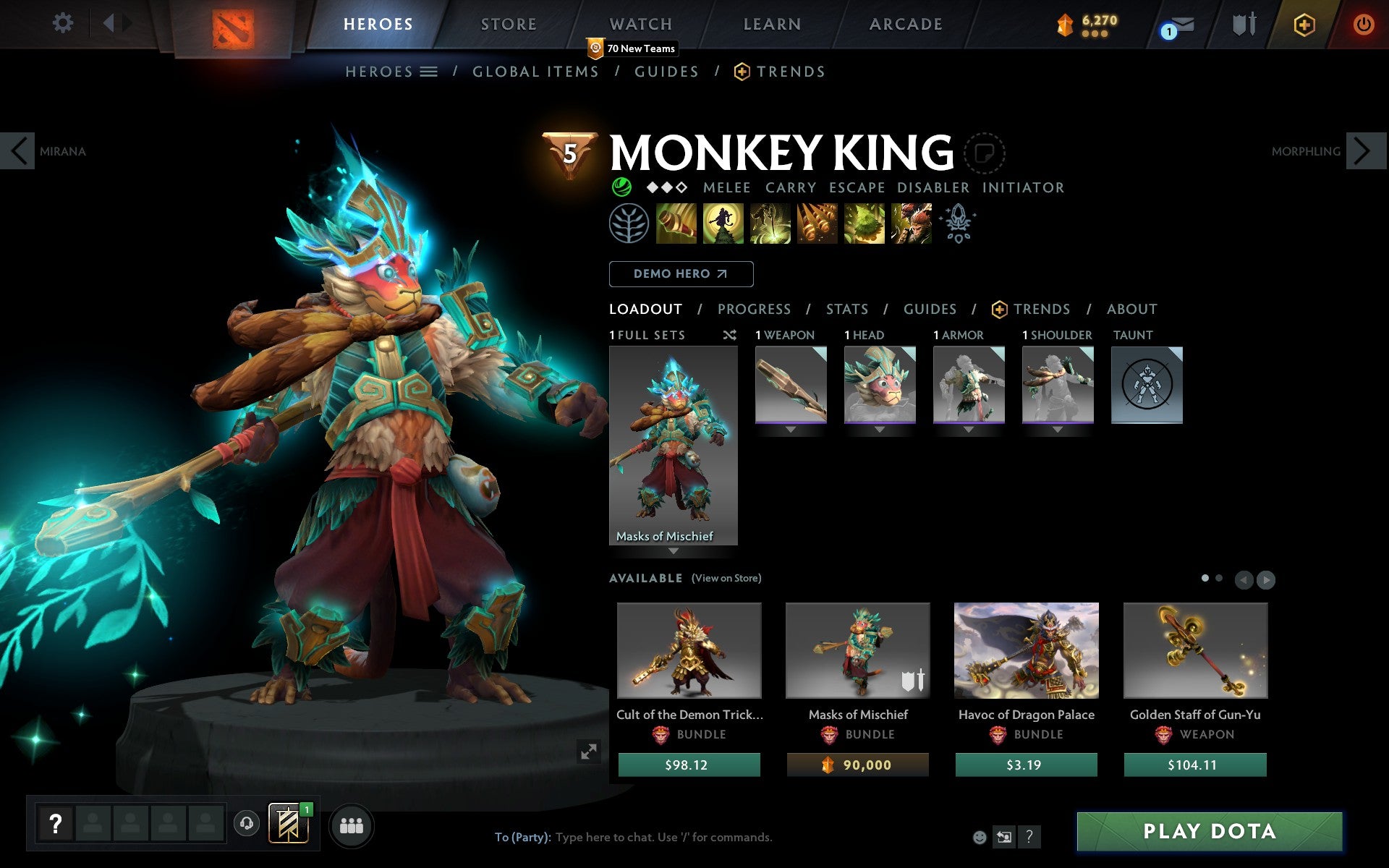This screenshot has width=1389, height=868.
Task: Select the second page dot in Available
Action: (x=1220, y=579)
